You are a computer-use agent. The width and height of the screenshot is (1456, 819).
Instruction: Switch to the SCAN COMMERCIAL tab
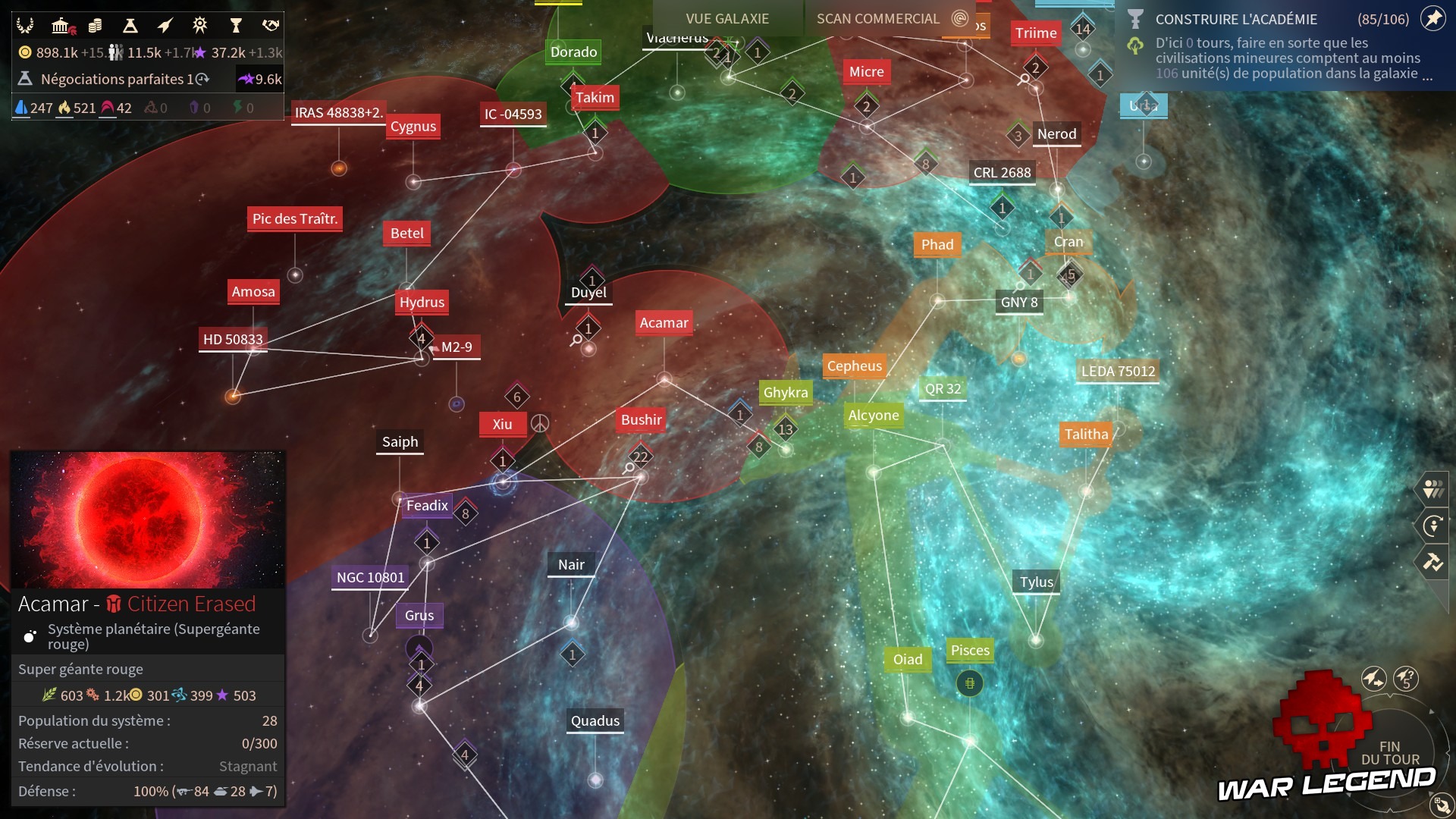tap(877, 19)
